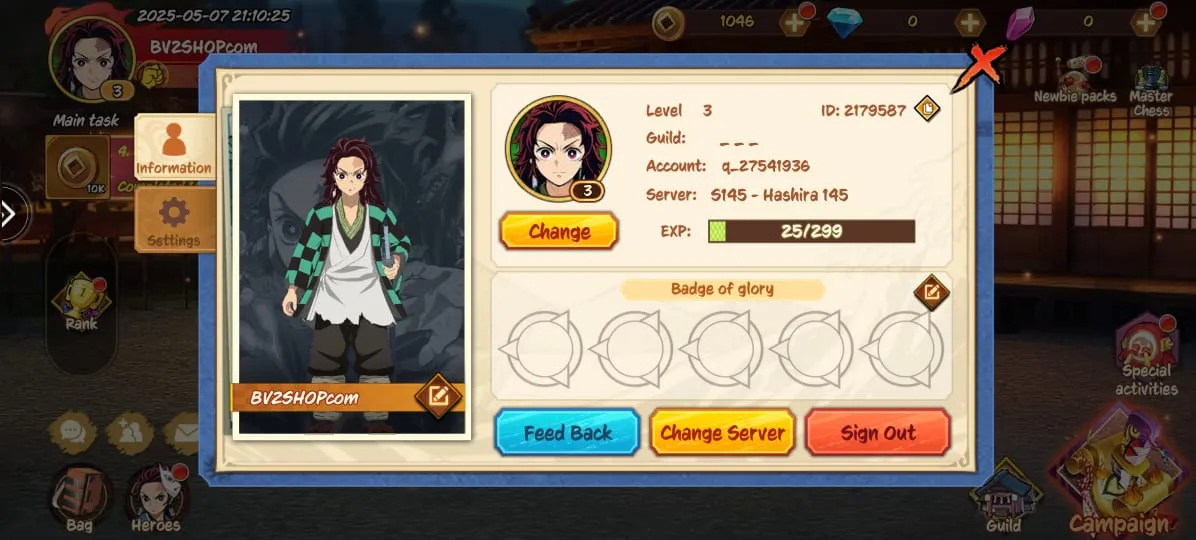
Task: Copy the player ID number
Action: click(x=927, y=109)
